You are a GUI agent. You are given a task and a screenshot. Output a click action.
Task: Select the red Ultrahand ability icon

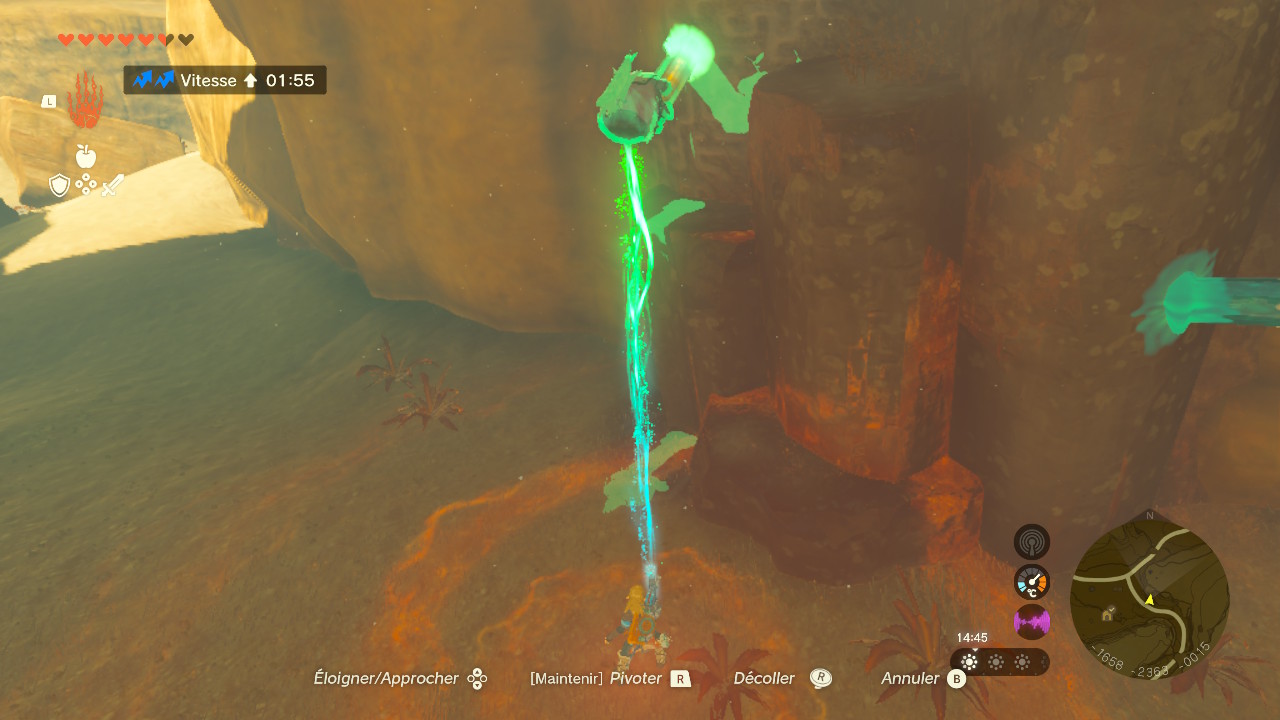85,101
